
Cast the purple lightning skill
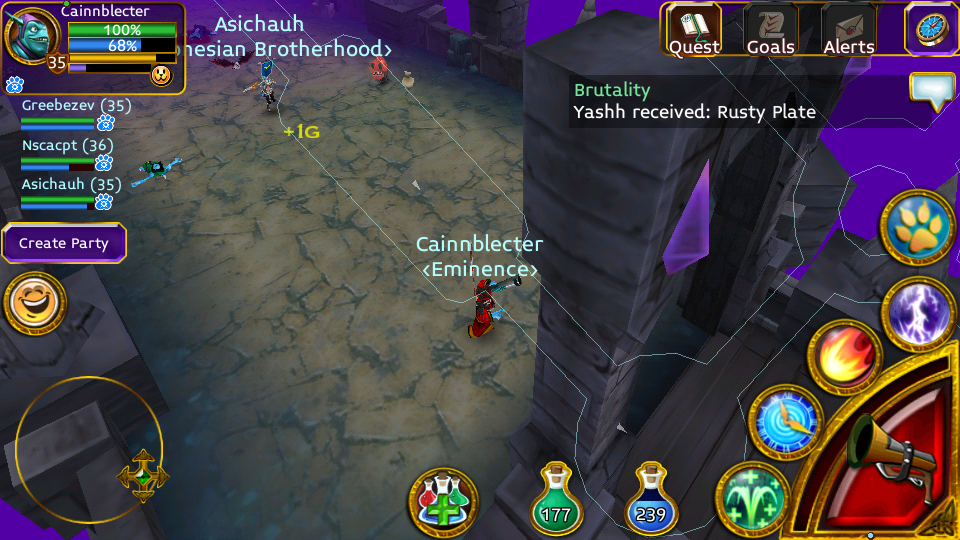pos(919,314)
